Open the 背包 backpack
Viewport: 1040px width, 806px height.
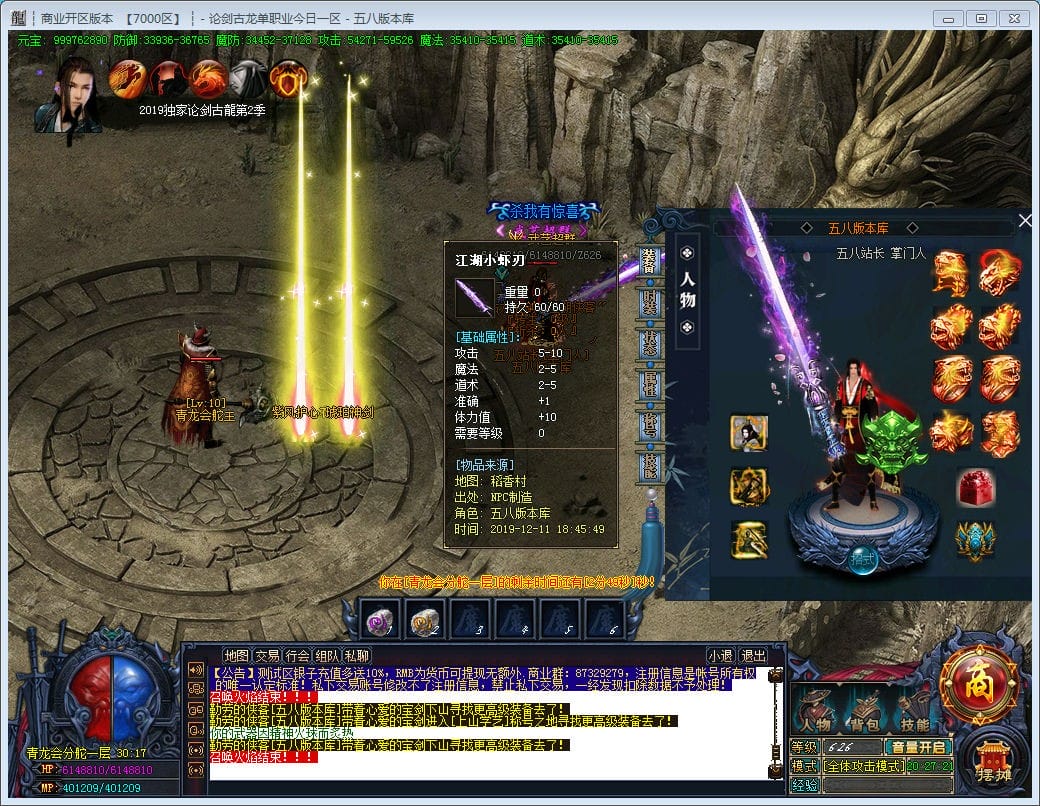click(x=865, y=714)
